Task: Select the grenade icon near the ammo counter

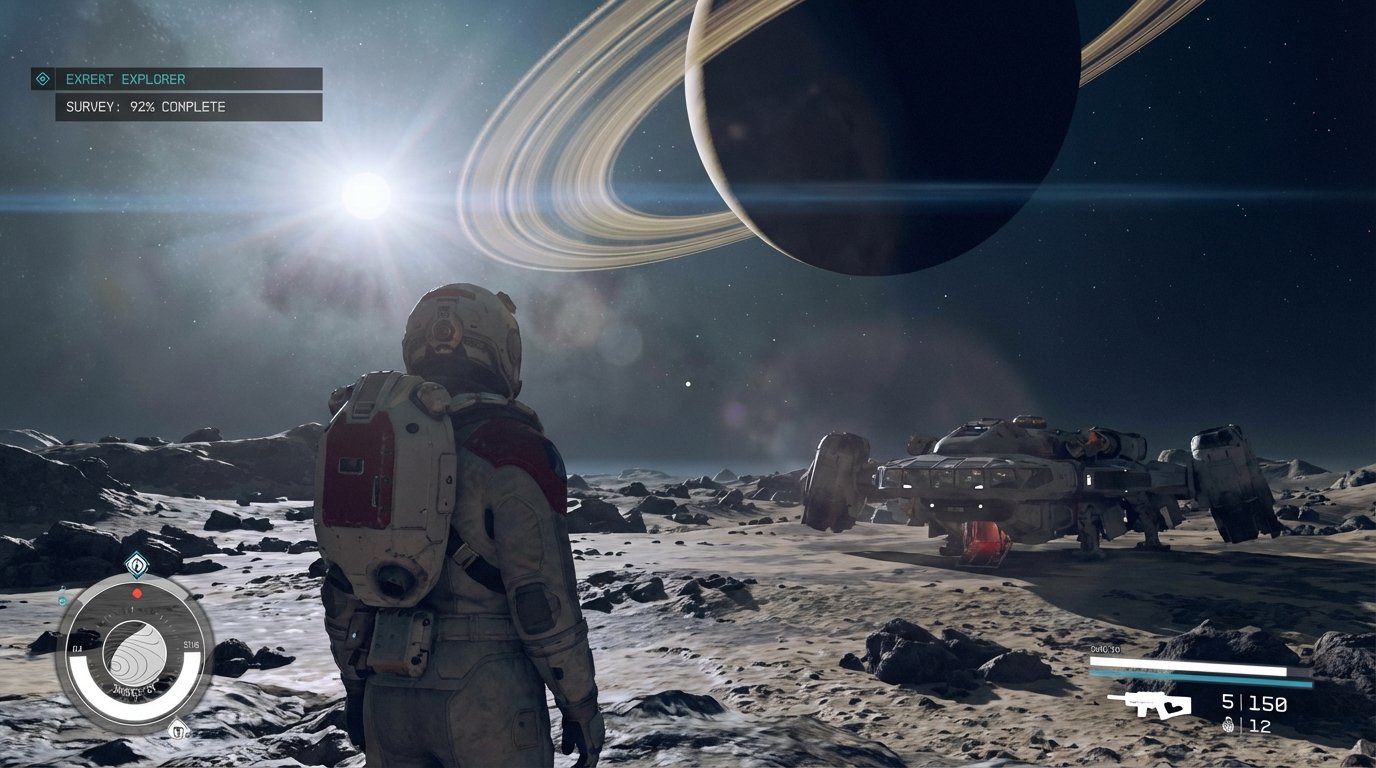Action: [1228, 726]
